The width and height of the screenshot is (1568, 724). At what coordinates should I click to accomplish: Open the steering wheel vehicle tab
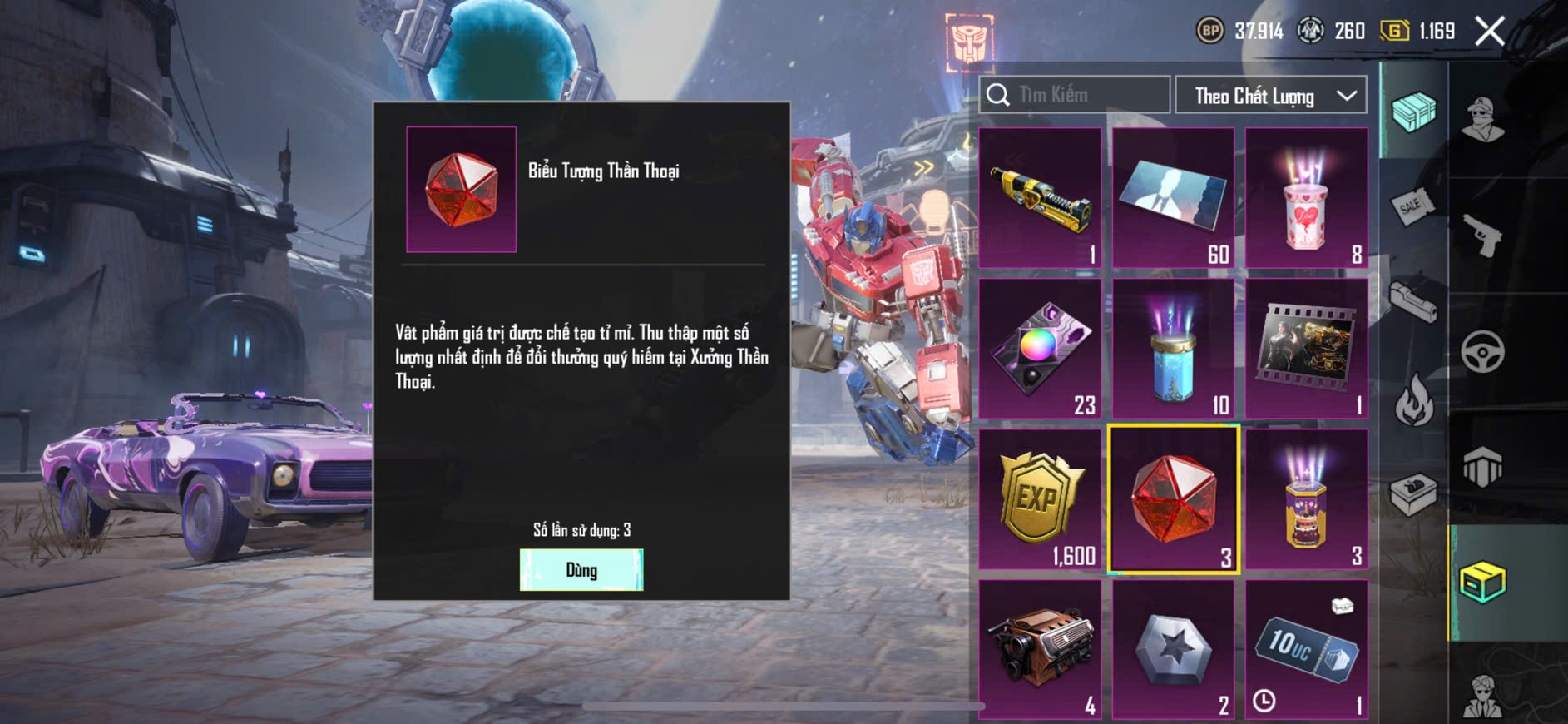[1482, 351]
